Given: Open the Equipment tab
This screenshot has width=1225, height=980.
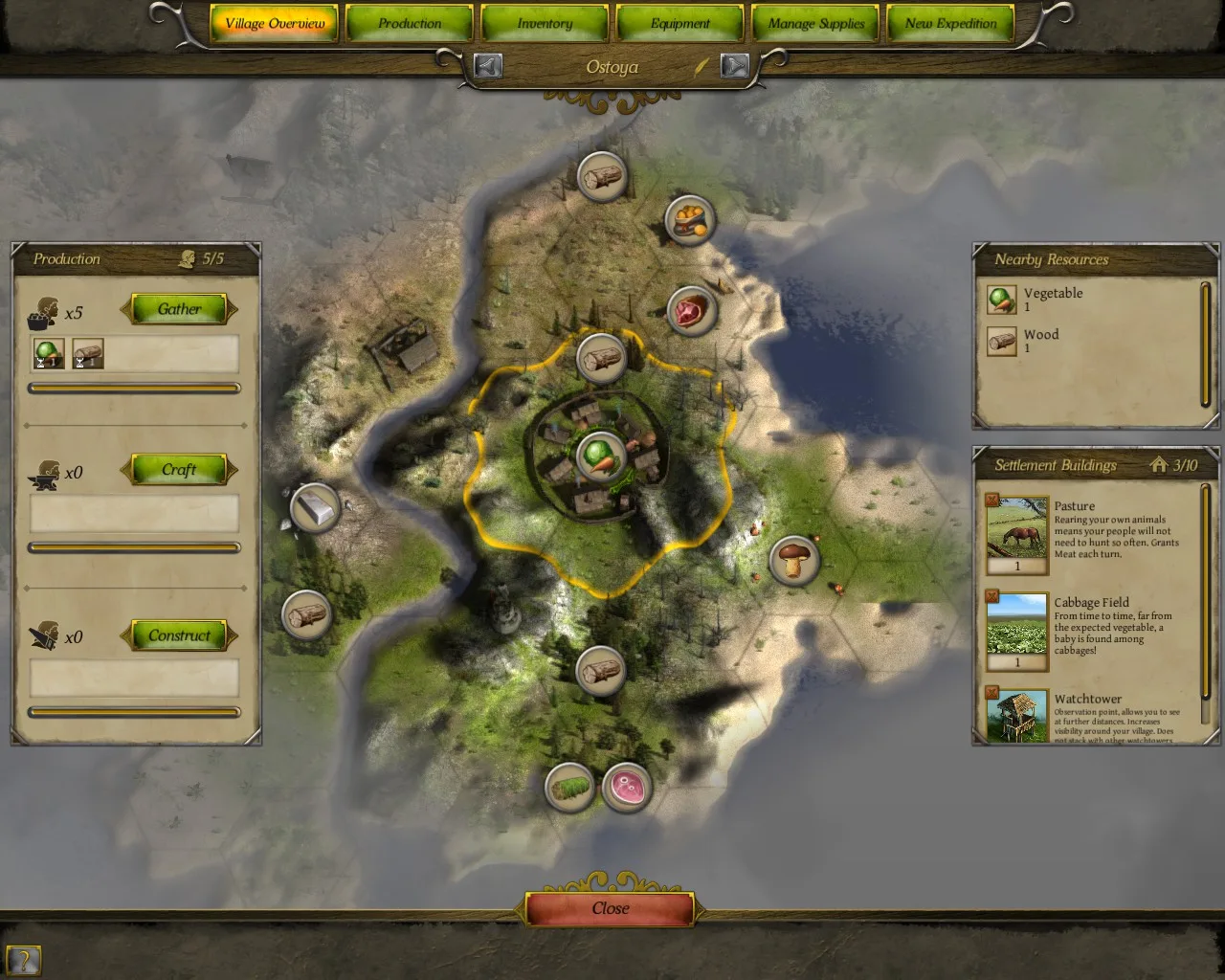Looking at the screenshot, I should coord(680,24).
